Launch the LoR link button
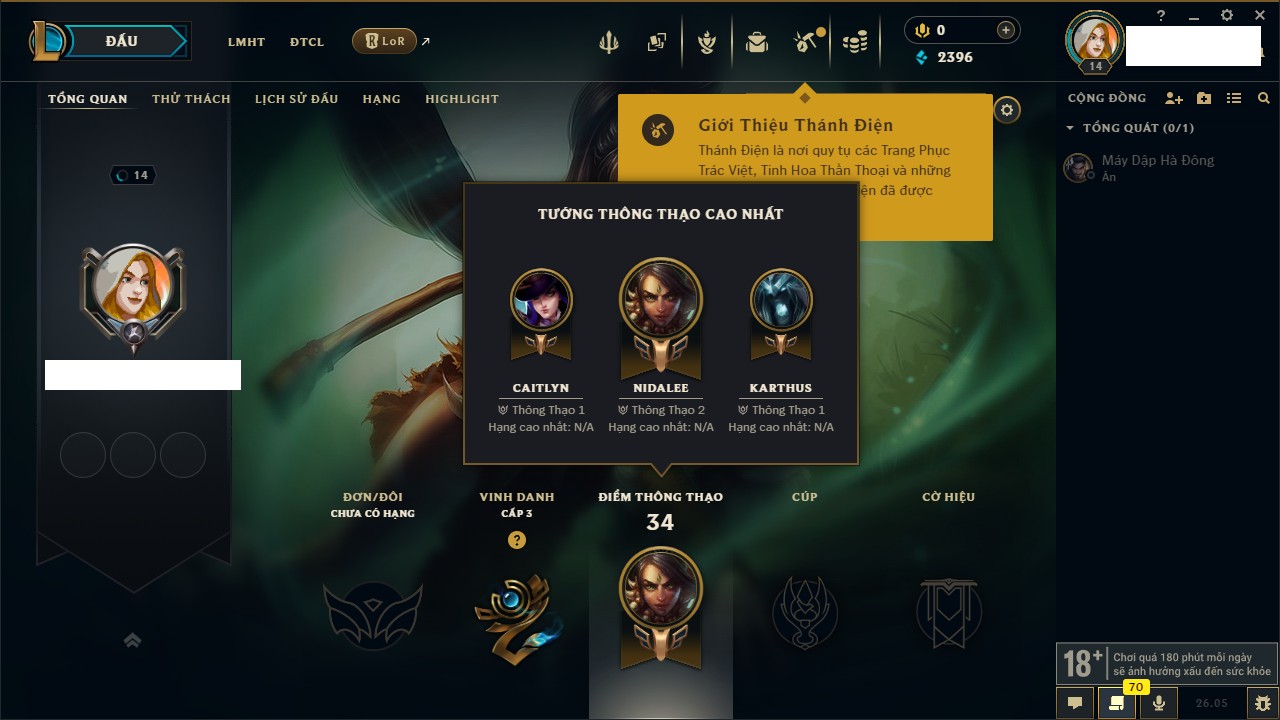1280x720 pixels. pos(384,41)
